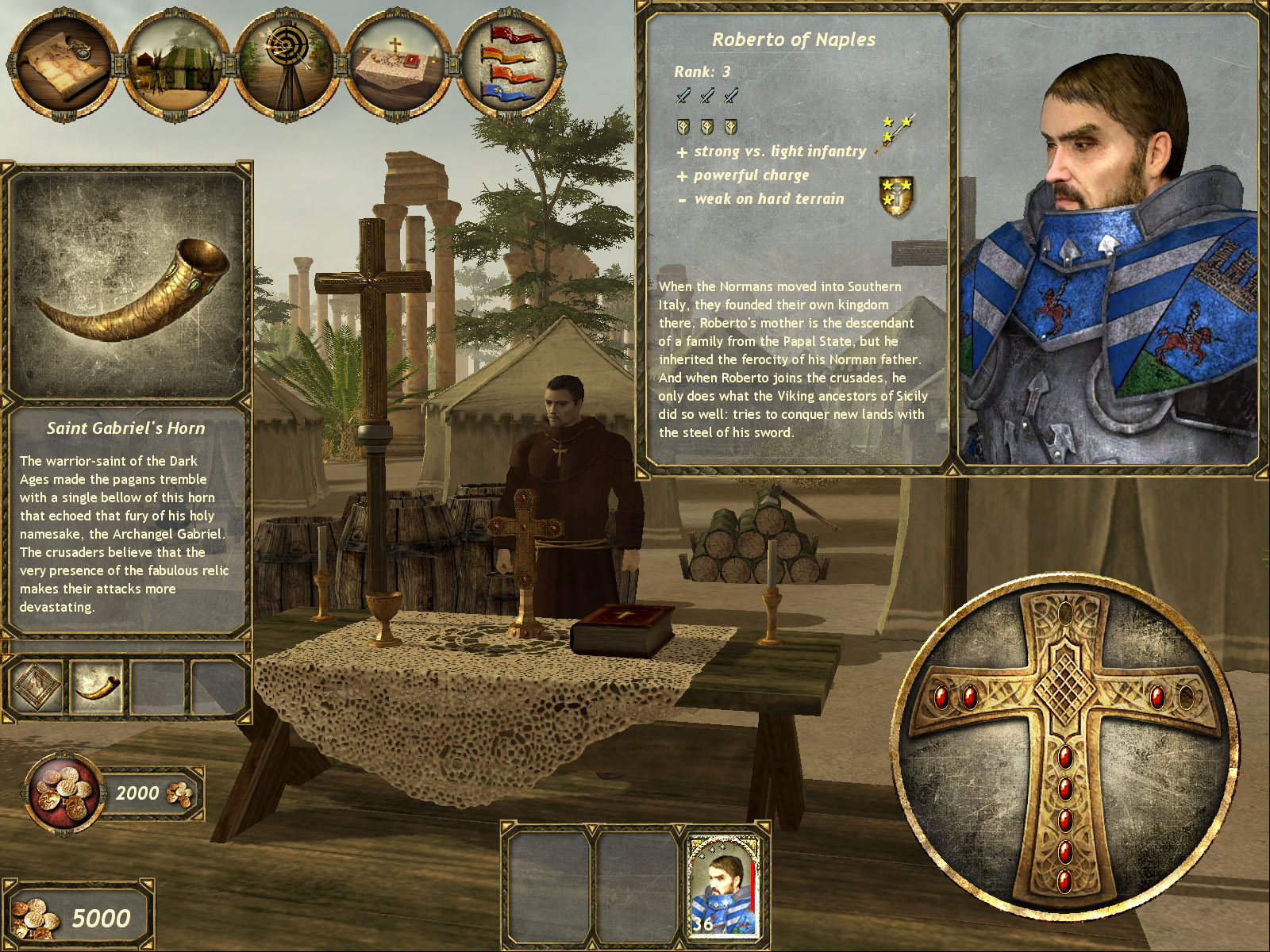Toggle the 'strong vs. light infantry' trait
This screenshot has height=952, width=1270.
774,151
